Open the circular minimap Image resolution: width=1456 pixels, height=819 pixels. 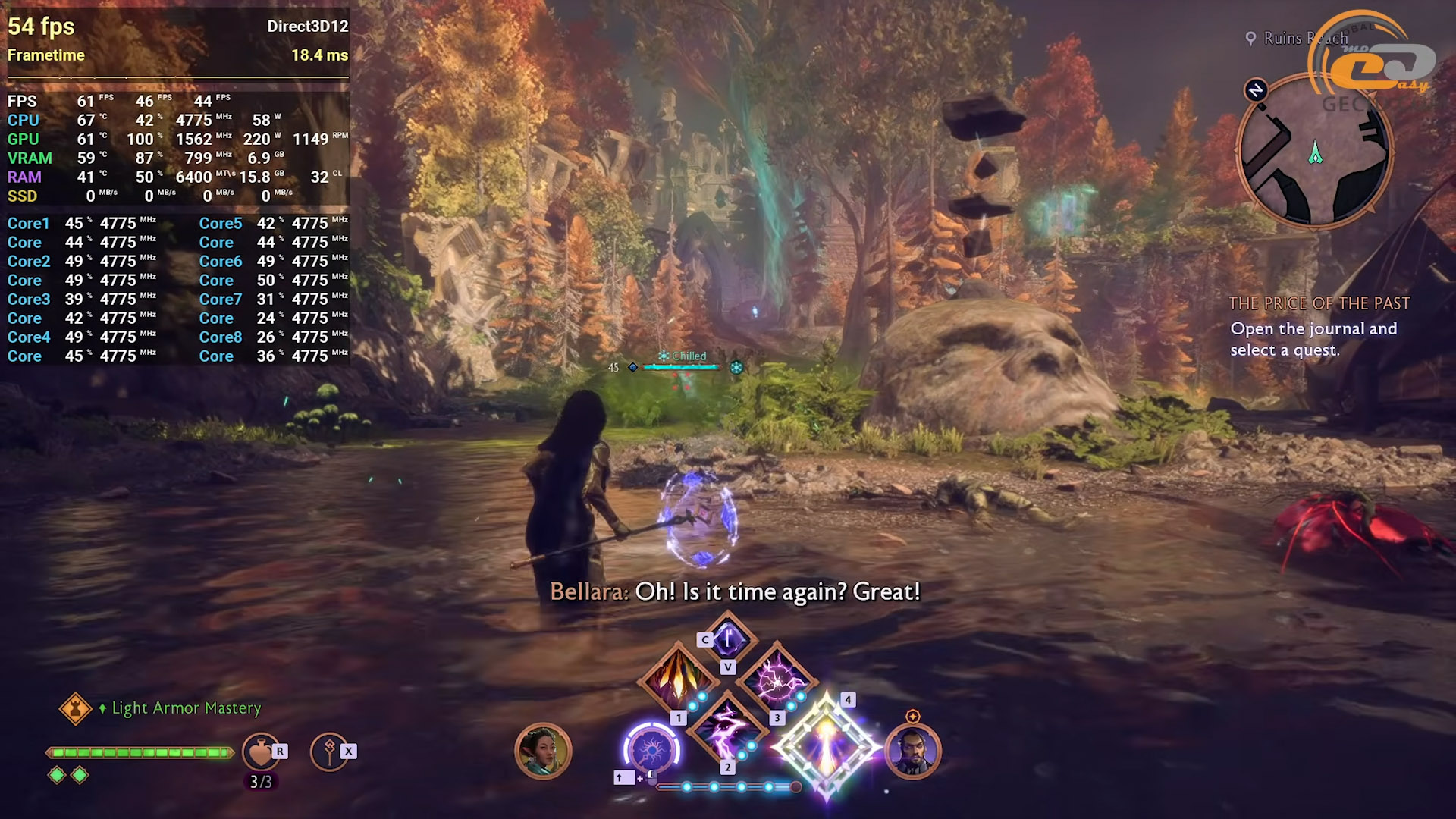(x=1314, y=152)
